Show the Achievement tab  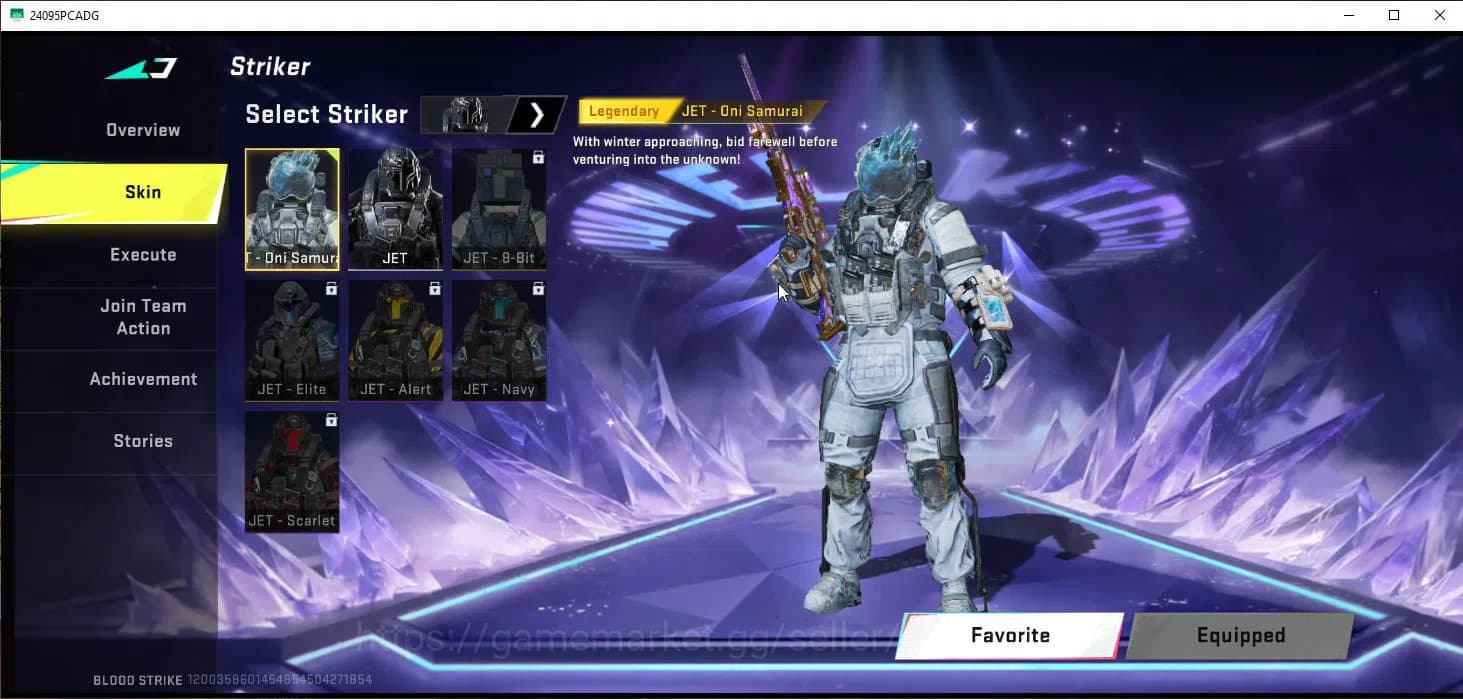[x=143, y=379]
